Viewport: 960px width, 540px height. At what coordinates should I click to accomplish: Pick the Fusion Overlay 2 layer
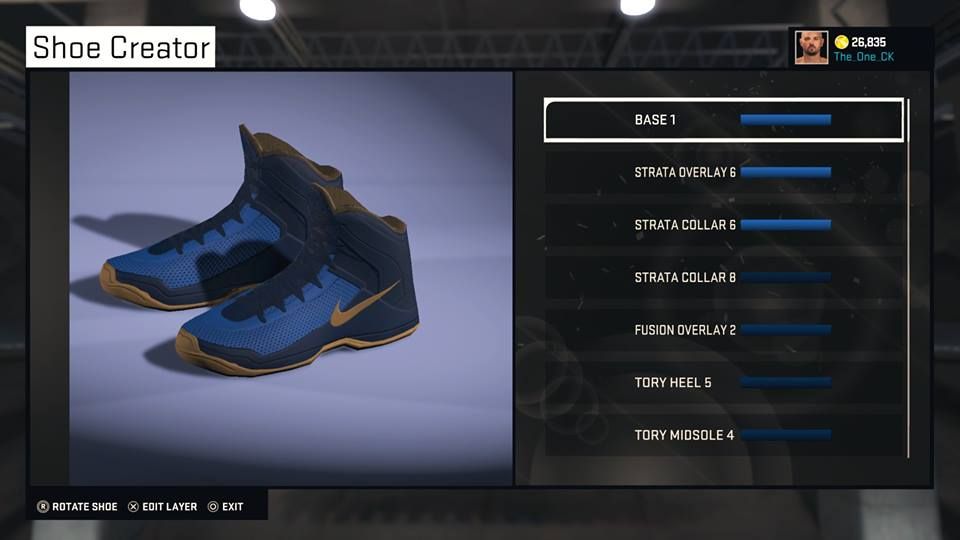pos(723,330)
